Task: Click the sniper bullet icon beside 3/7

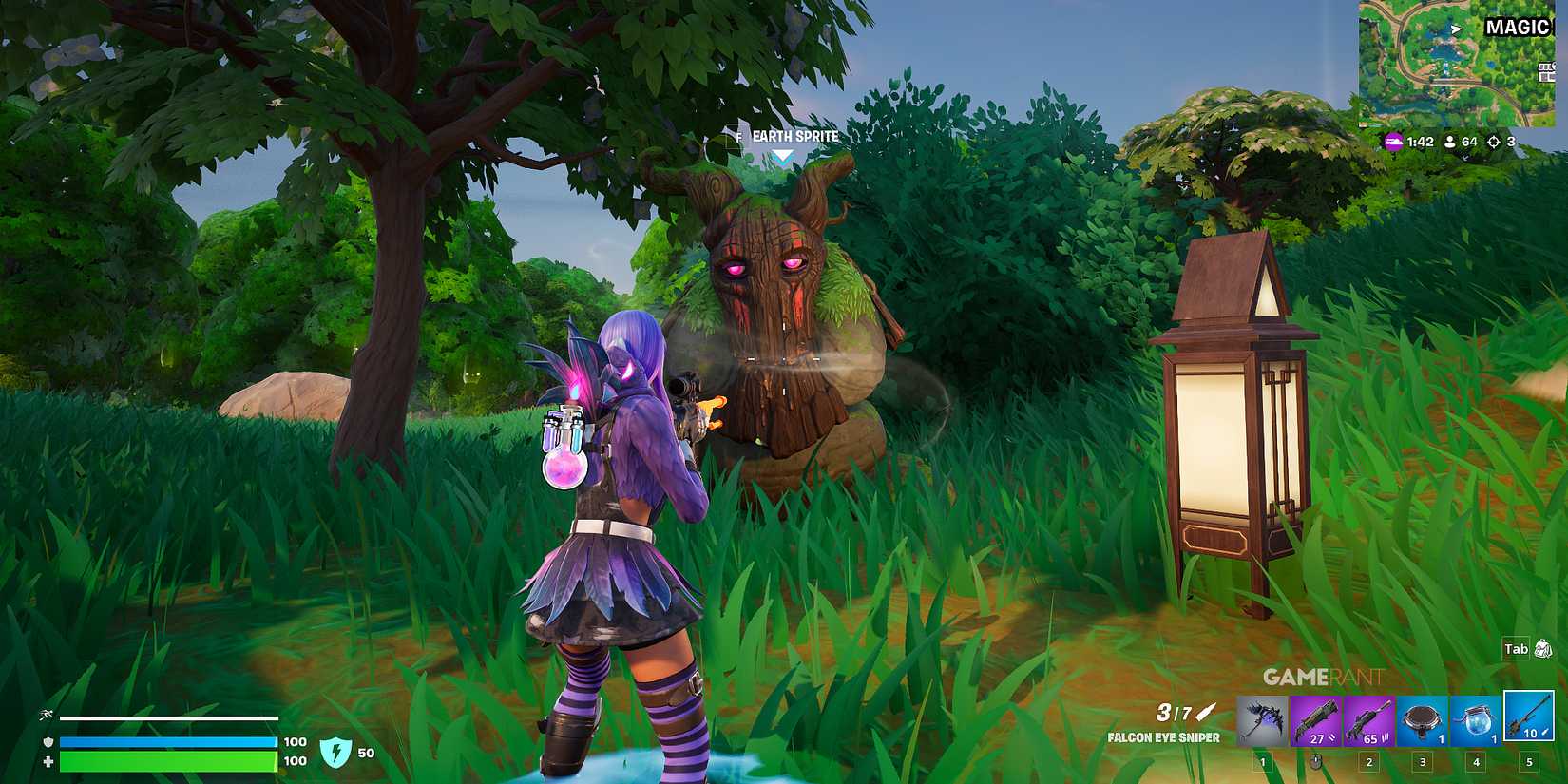Action: [1203, 711]
